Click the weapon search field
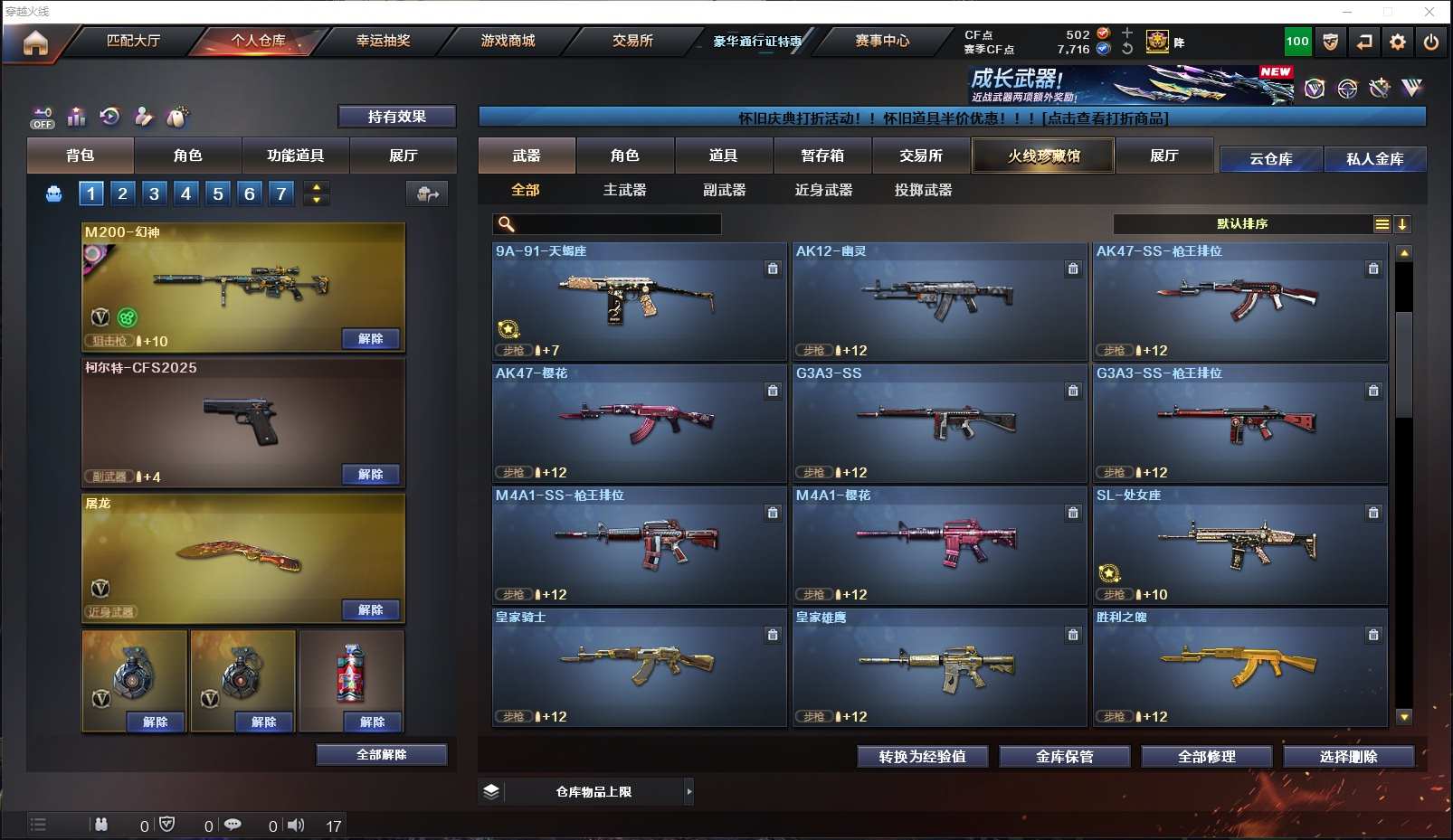 pos(617,224)
